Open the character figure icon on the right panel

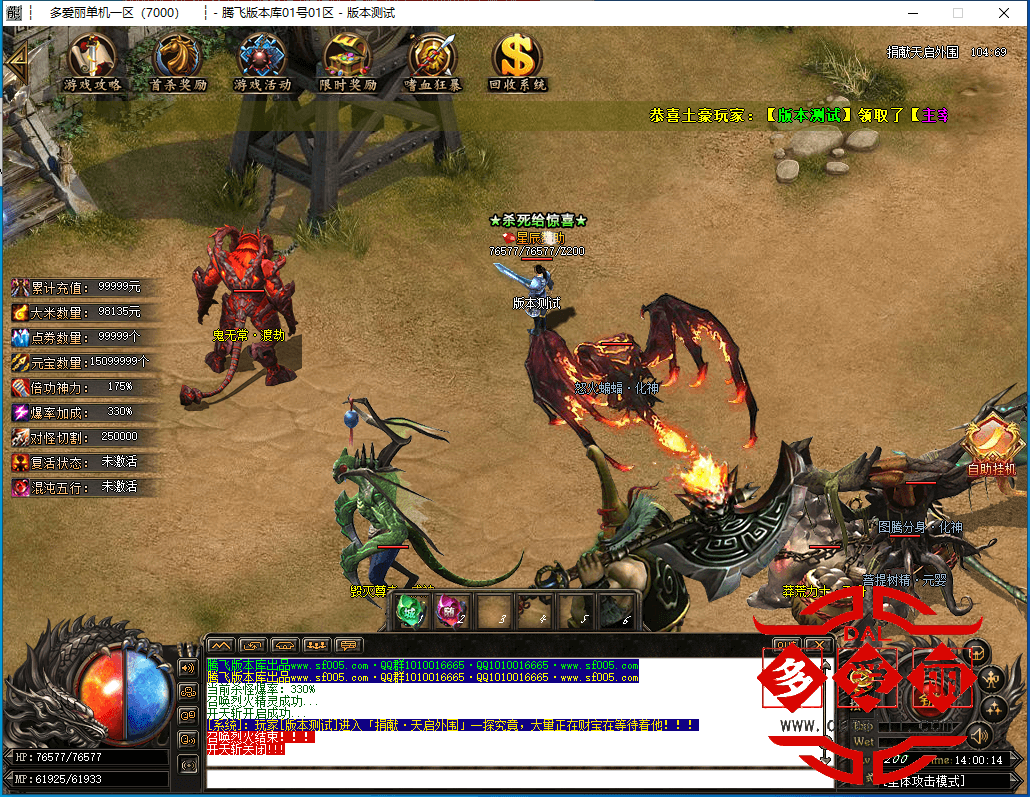tap(994, 680)
